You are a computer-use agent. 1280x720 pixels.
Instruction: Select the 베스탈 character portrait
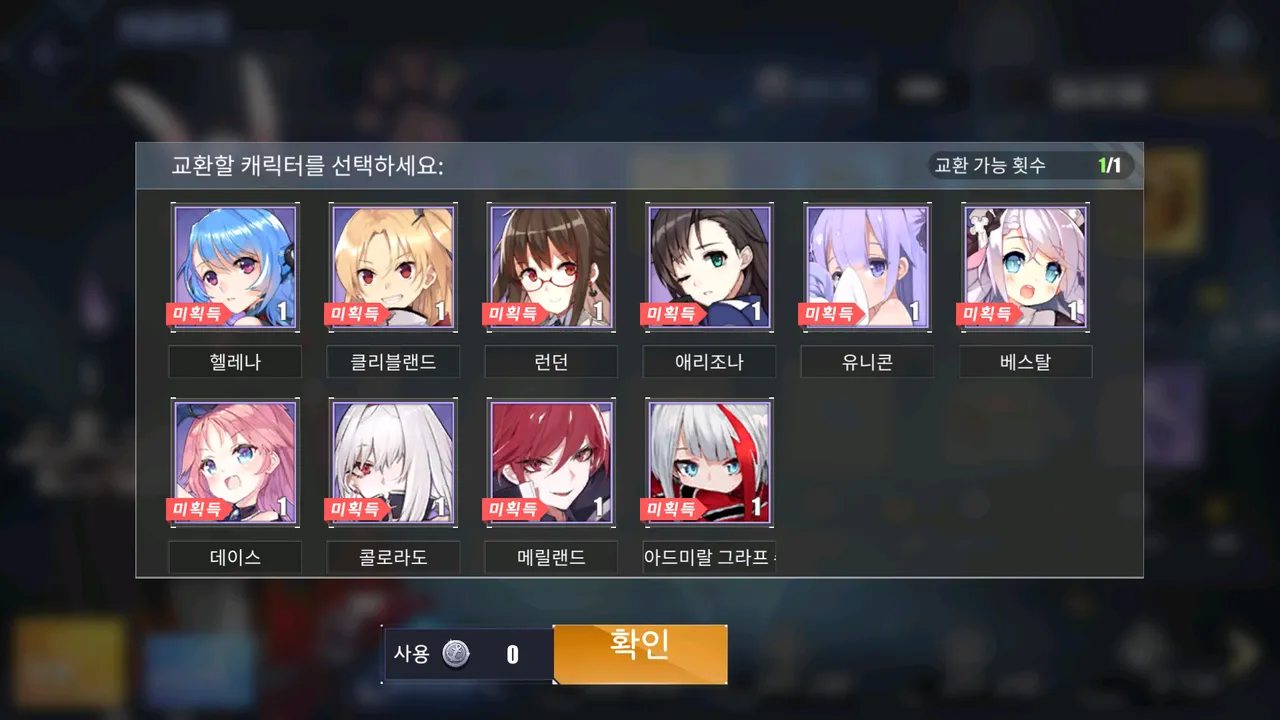pyautogui.click(x=1025, y=265)
